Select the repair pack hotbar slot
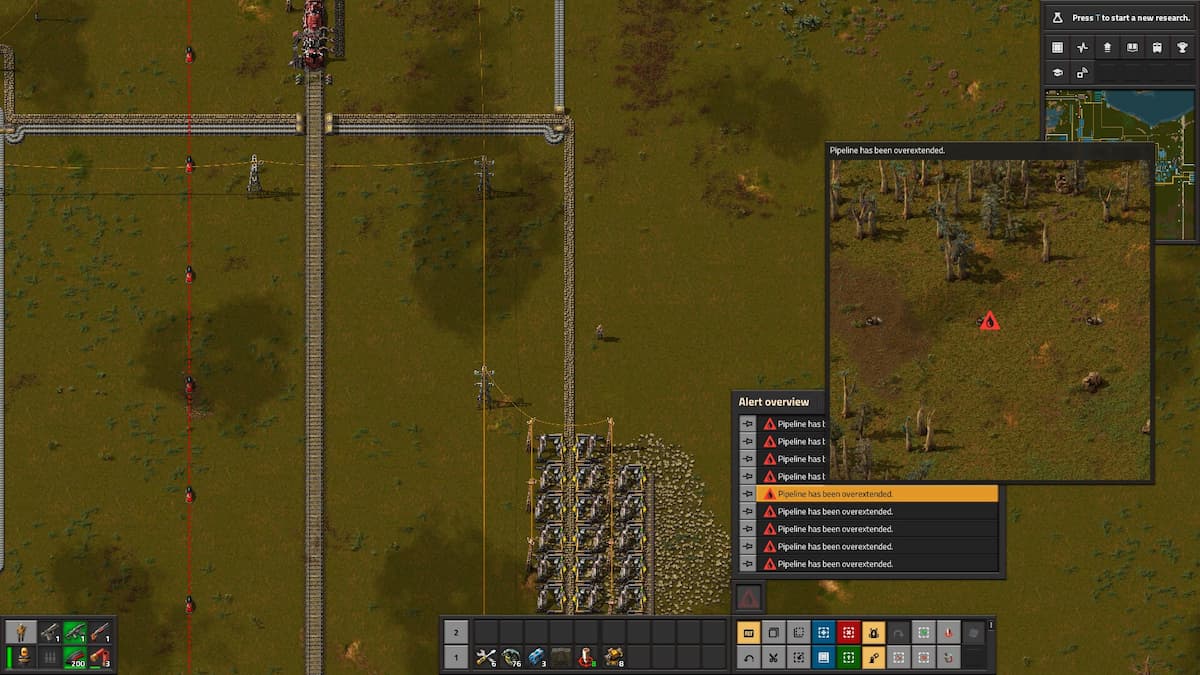Image resolution: width=1200 pixels, height=675 pixels. pos(487,657)
